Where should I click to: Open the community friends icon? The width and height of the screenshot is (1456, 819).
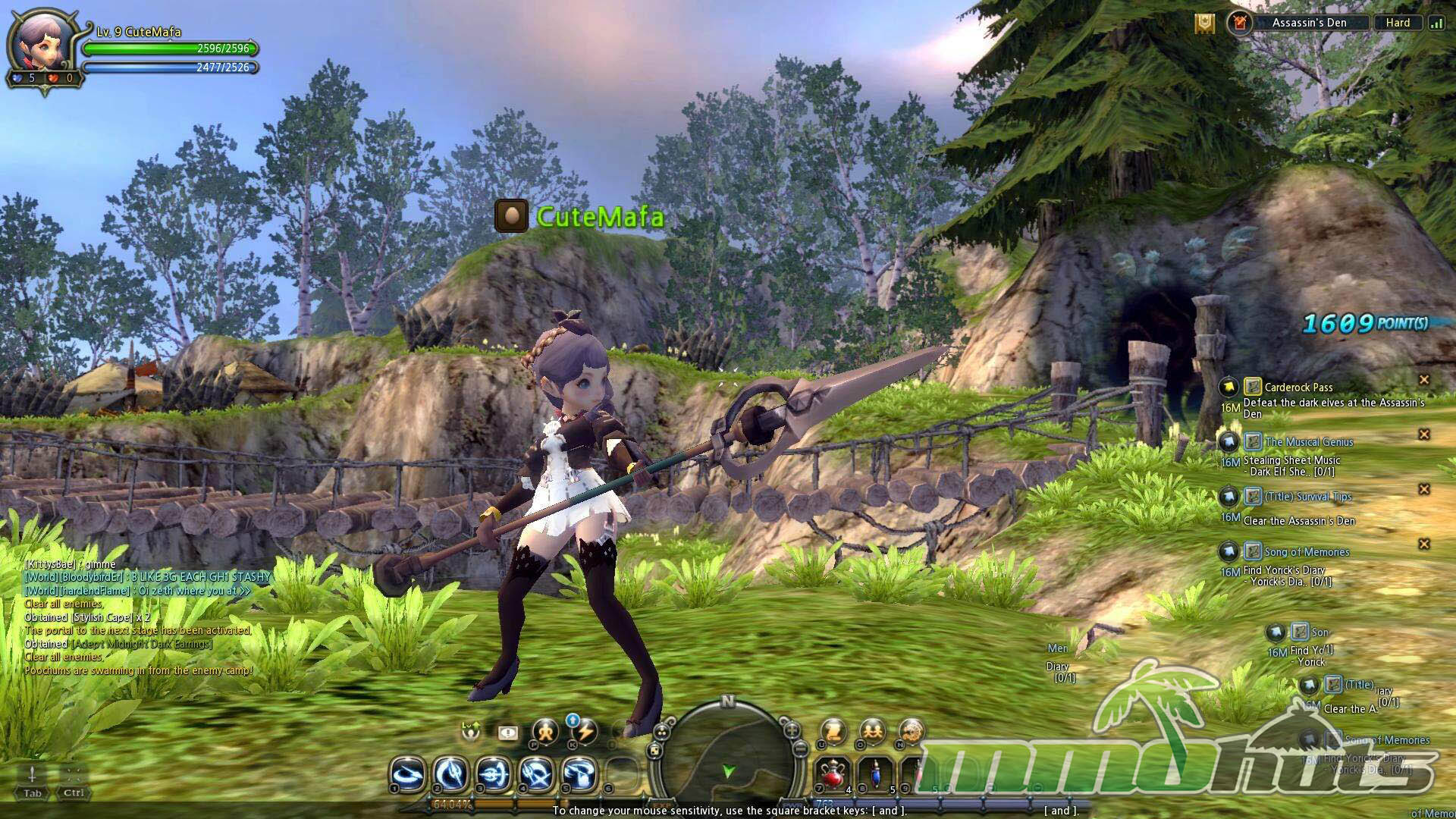(x=872, y=732)
